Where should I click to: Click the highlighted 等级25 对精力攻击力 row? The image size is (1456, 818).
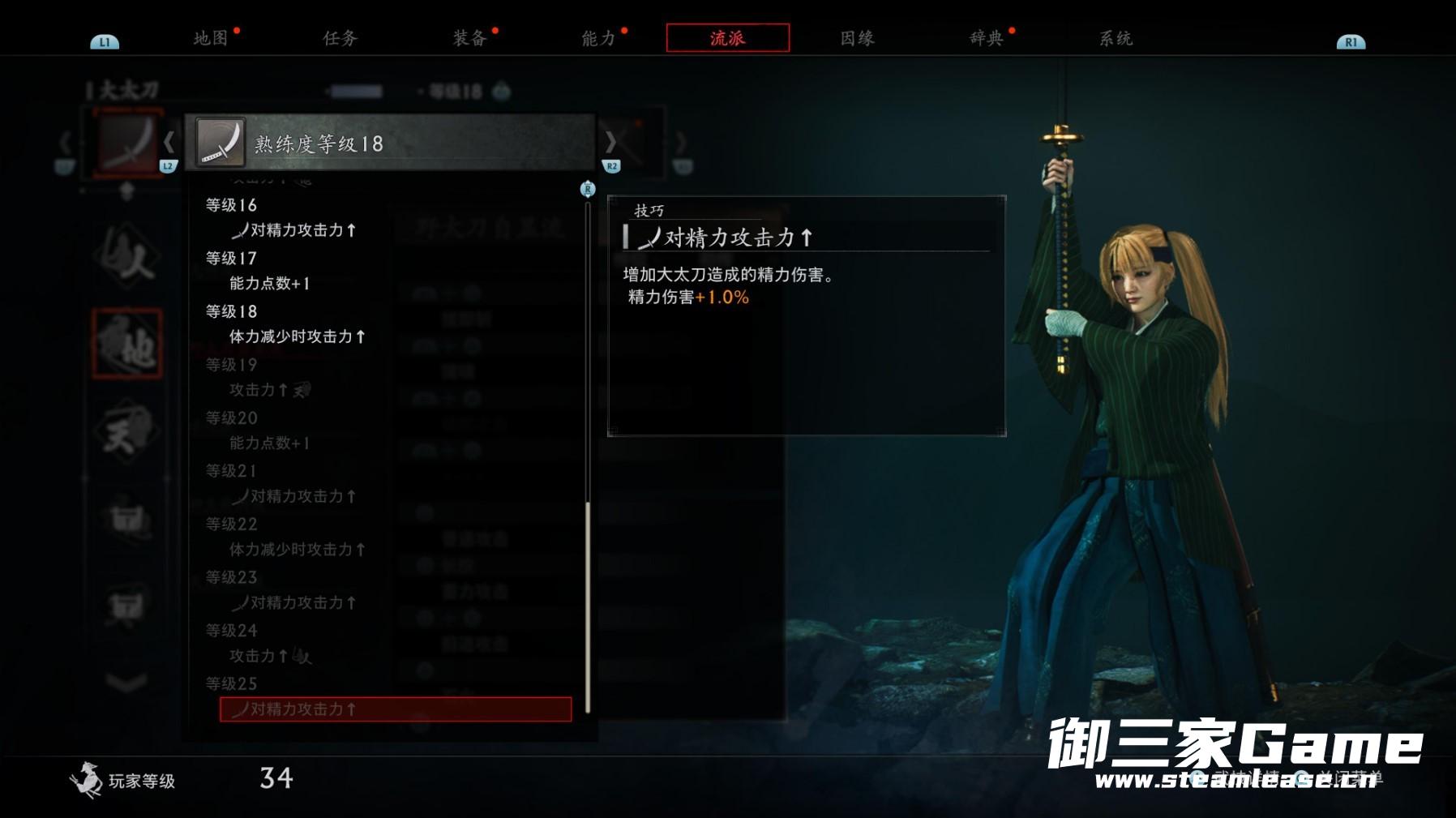(x=395, y=709)
